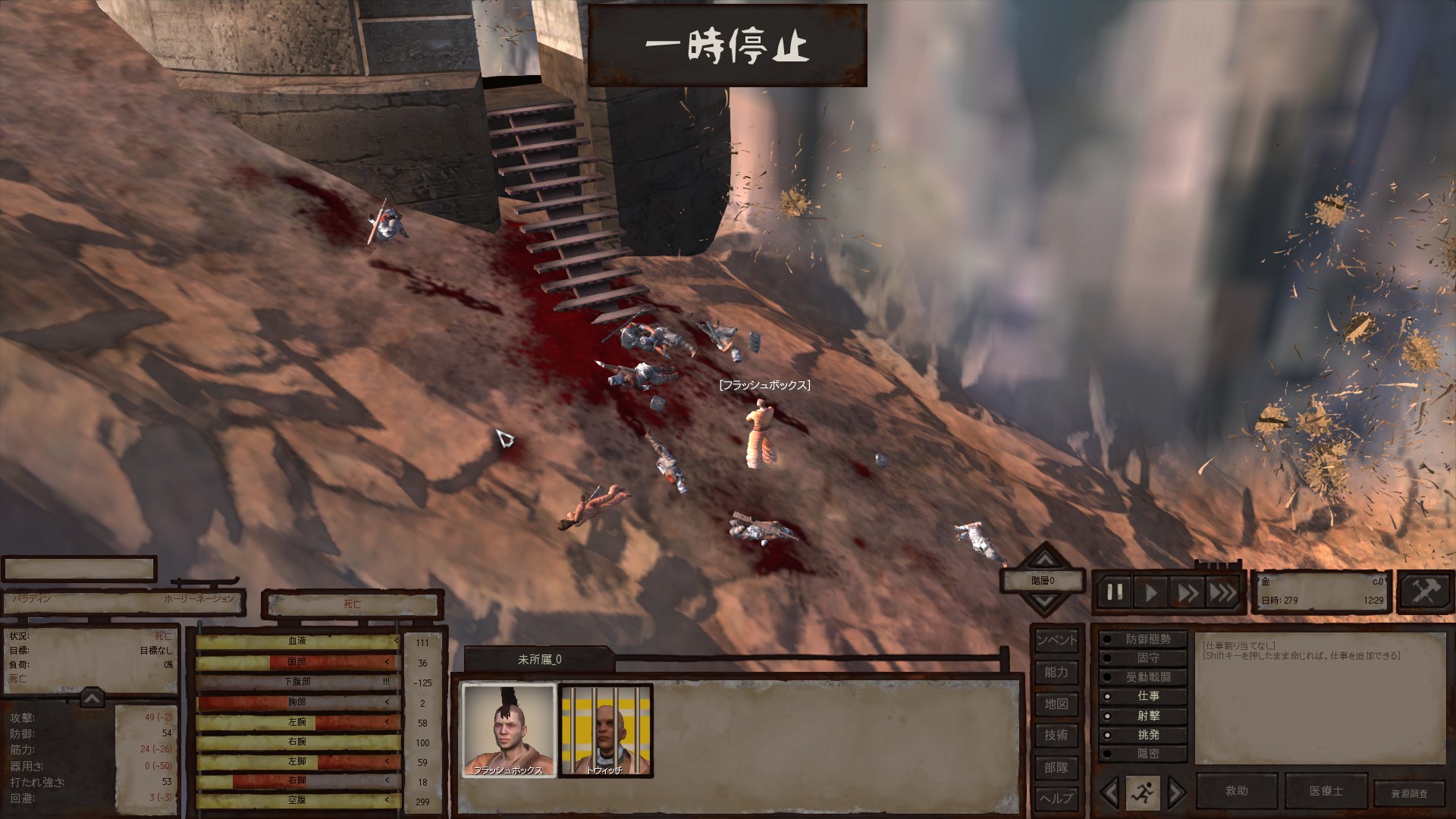Open the 部隊 squad menu
This screenshot has width=1456, height=819.
tap(1056, 767)
